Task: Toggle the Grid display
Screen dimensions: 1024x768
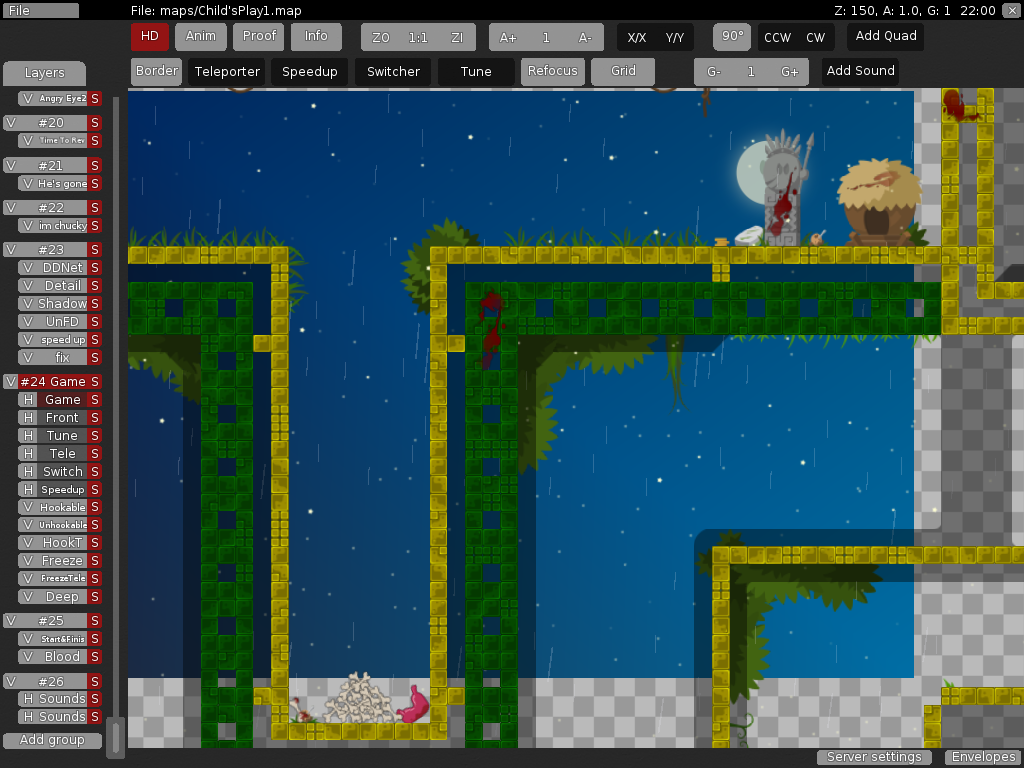Action: tap(623, 72)
